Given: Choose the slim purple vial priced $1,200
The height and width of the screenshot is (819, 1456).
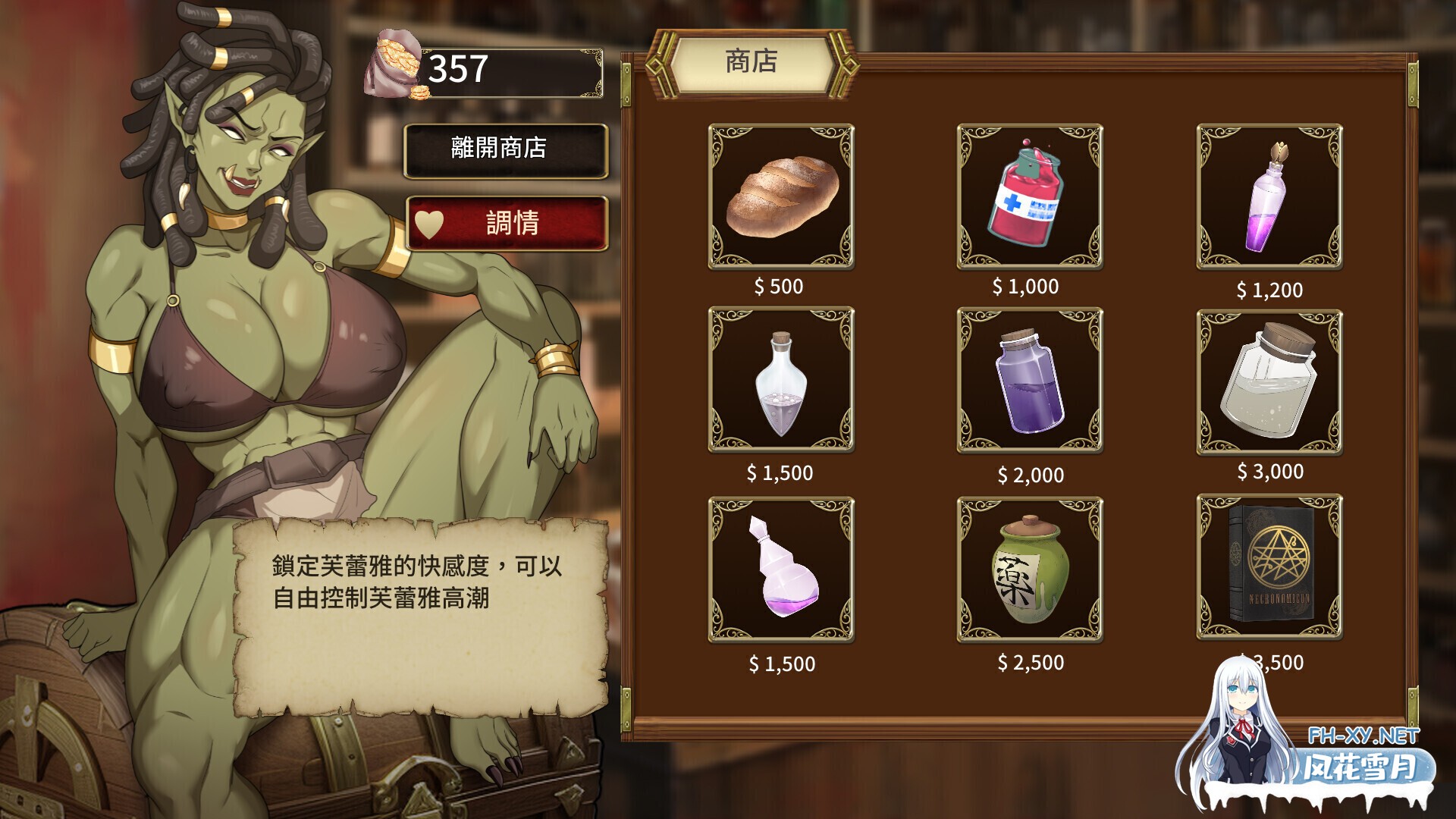Looking at the screenshot, I should (x=1269, y=196).
